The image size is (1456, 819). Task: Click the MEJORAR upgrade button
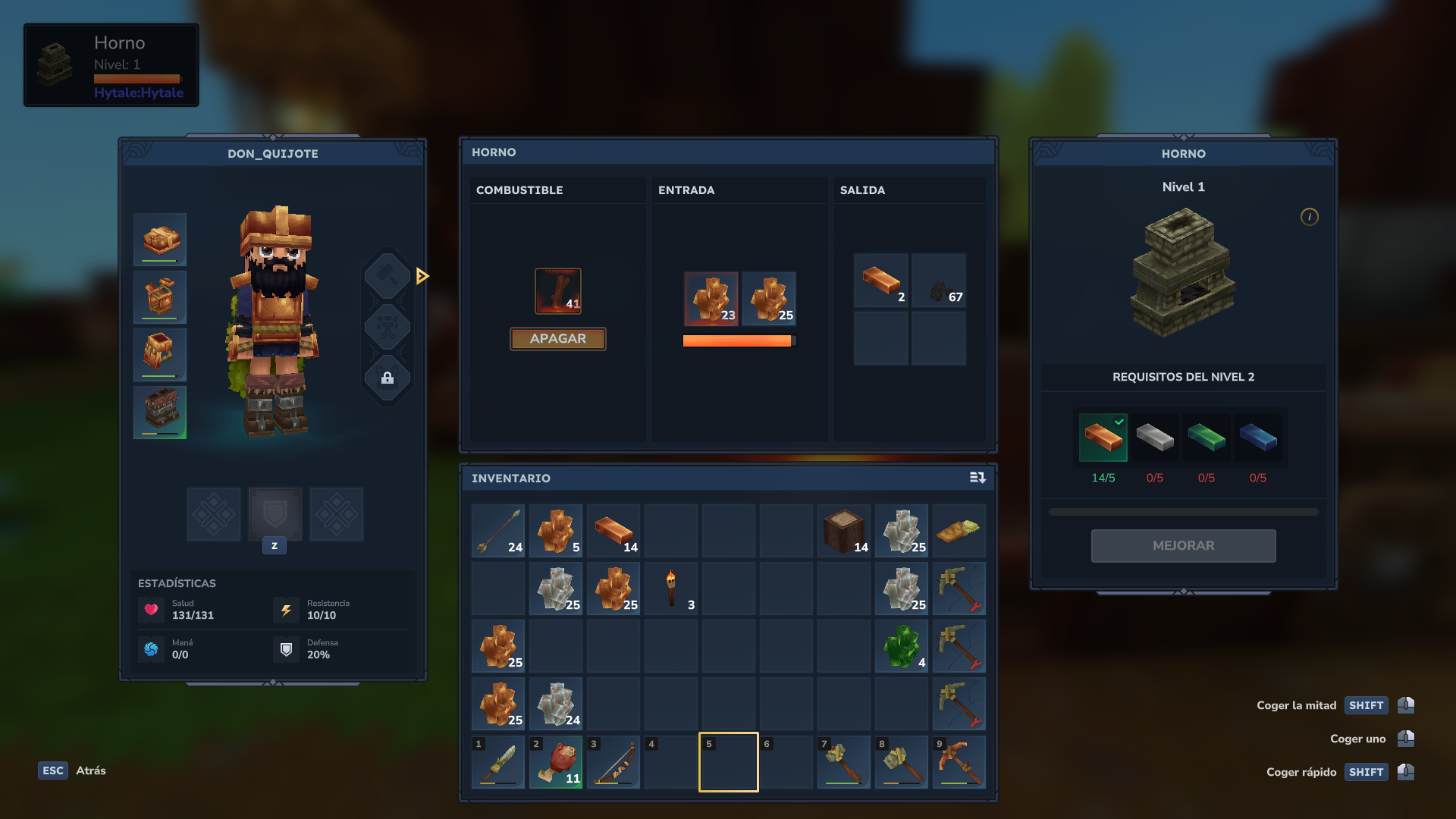tap(1183, 546)
